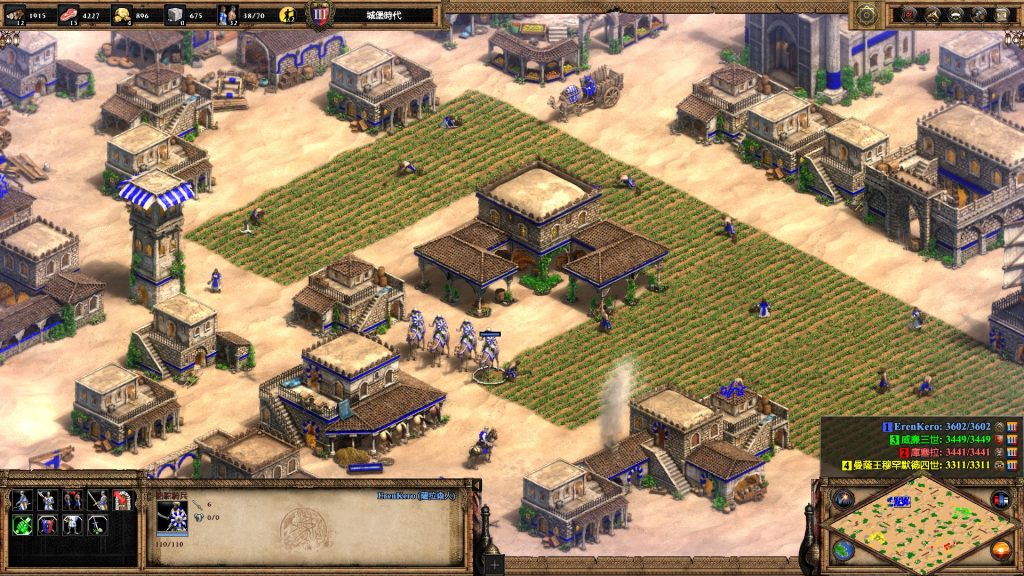Click the idle villager counter icon
The width and height of the screenshot is (1024, 576).
pos(287,15)
